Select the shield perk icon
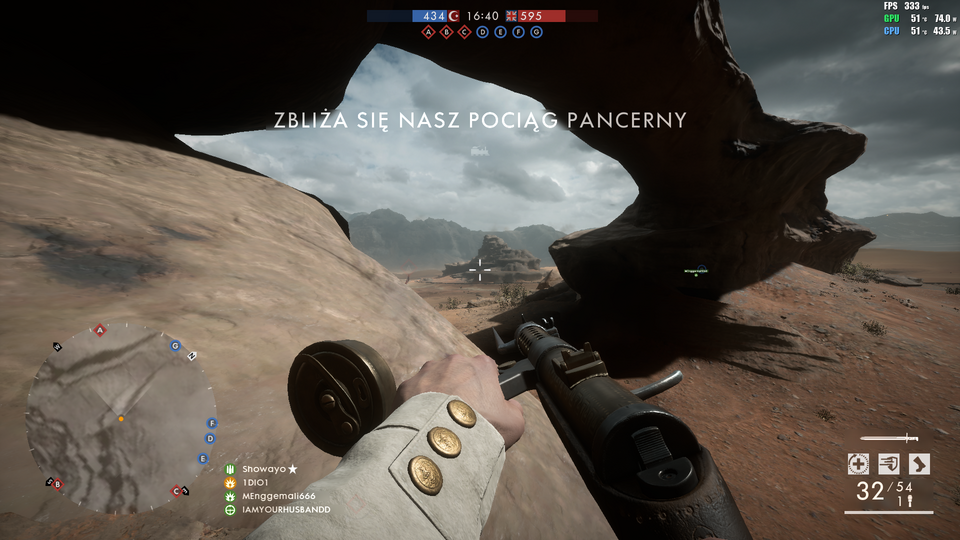The width and height of the screenshot is (960, 540). click(x=888, y=463)
